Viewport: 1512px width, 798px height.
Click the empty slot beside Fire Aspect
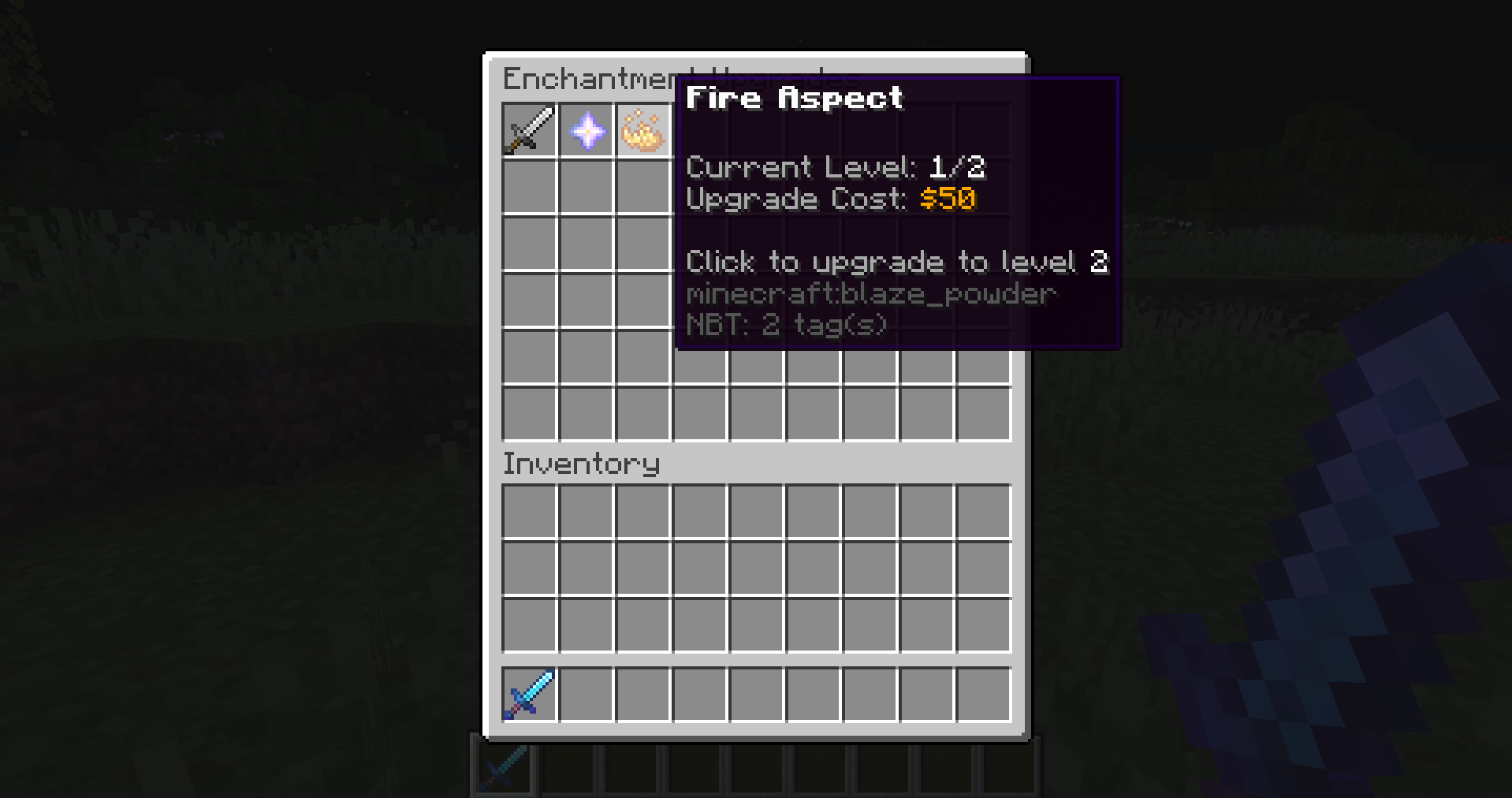pyautogui.click(x=701, y=130)
